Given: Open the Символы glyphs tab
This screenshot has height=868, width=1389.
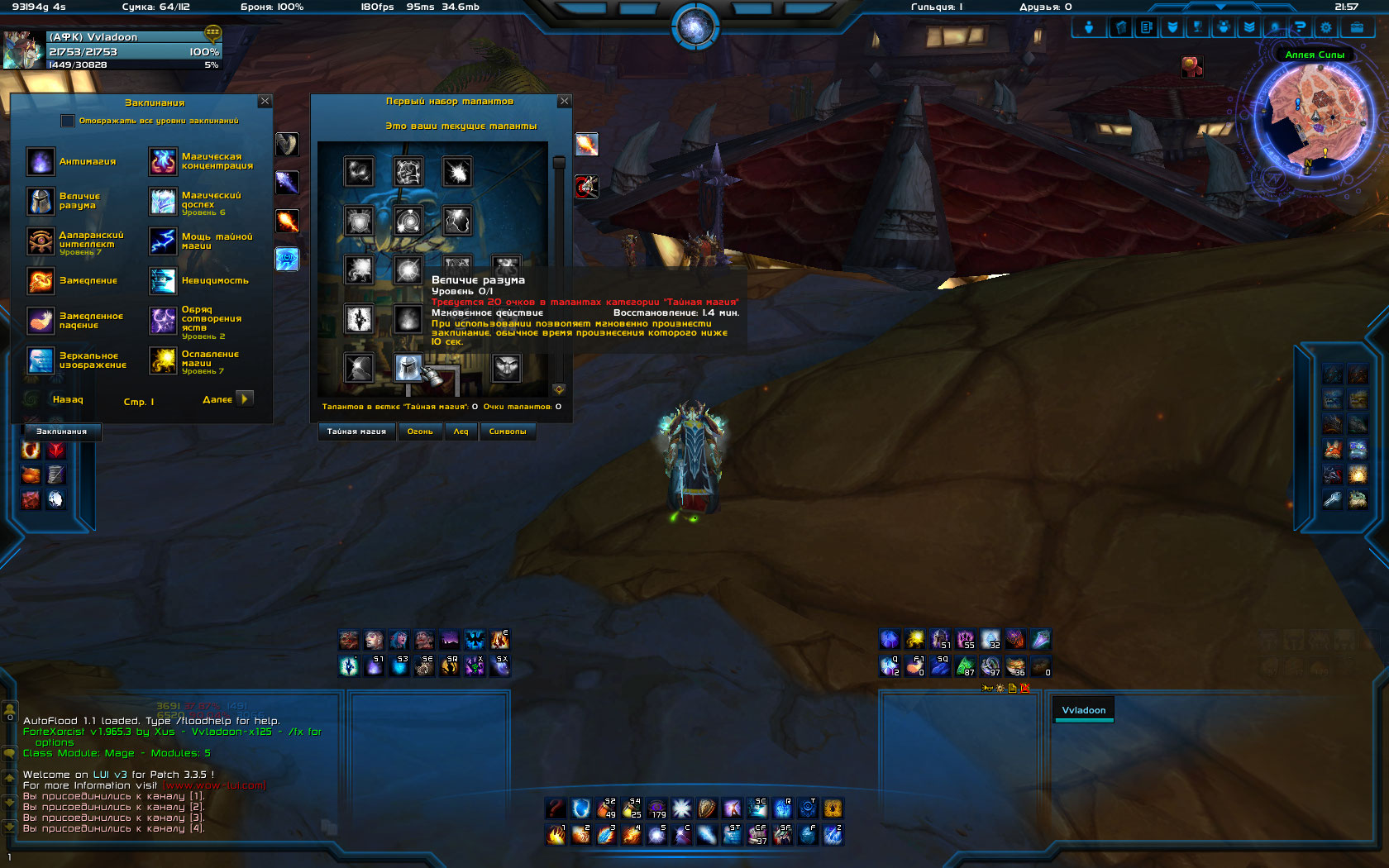Looking at the screenshot, I should tap(508, 432).
